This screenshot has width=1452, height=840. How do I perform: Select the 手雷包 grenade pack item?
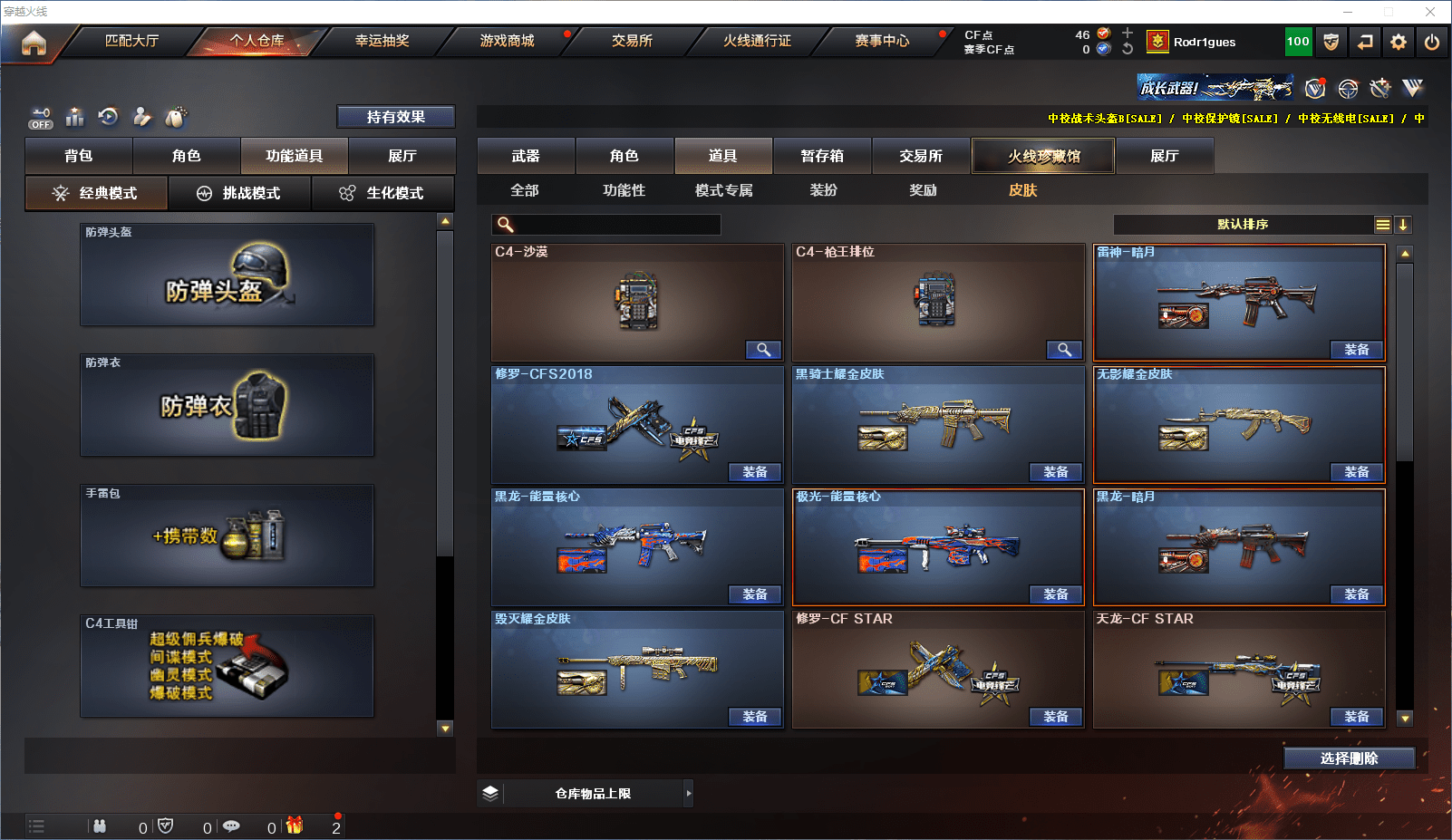coord(227,536)
